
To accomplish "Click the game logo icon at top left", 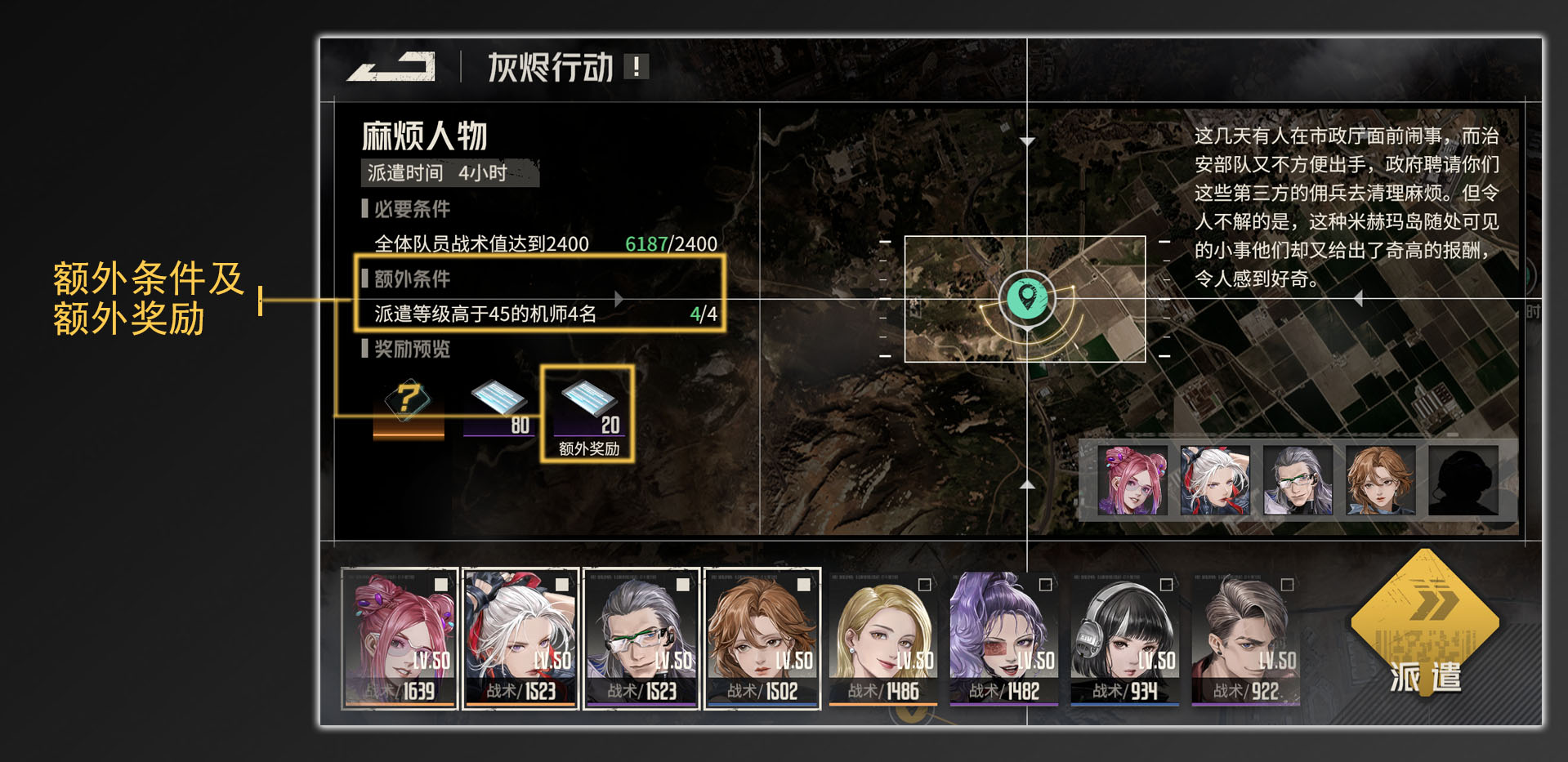I will (x=391, y=67).
